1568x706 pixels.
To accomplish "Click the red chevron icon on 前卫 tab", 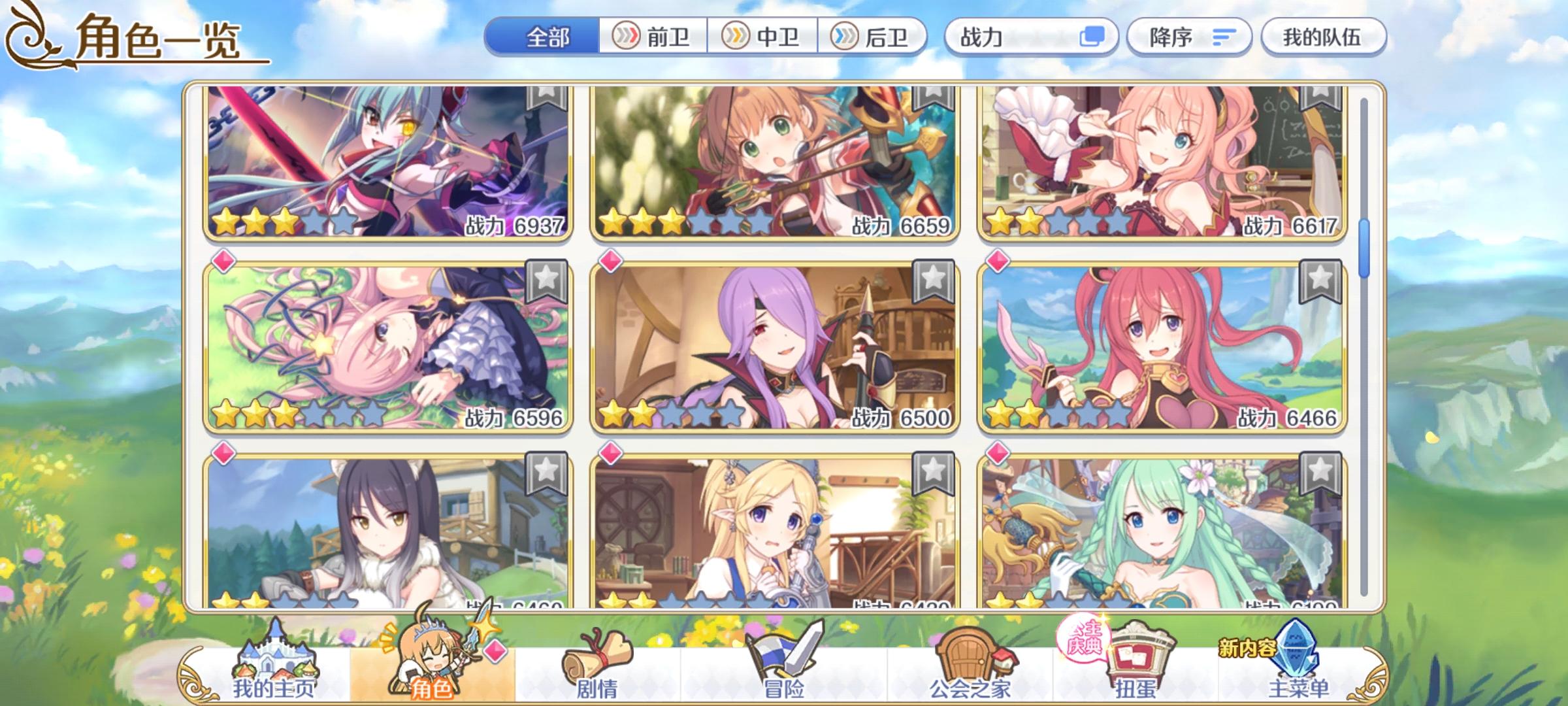I will point(627,37).
